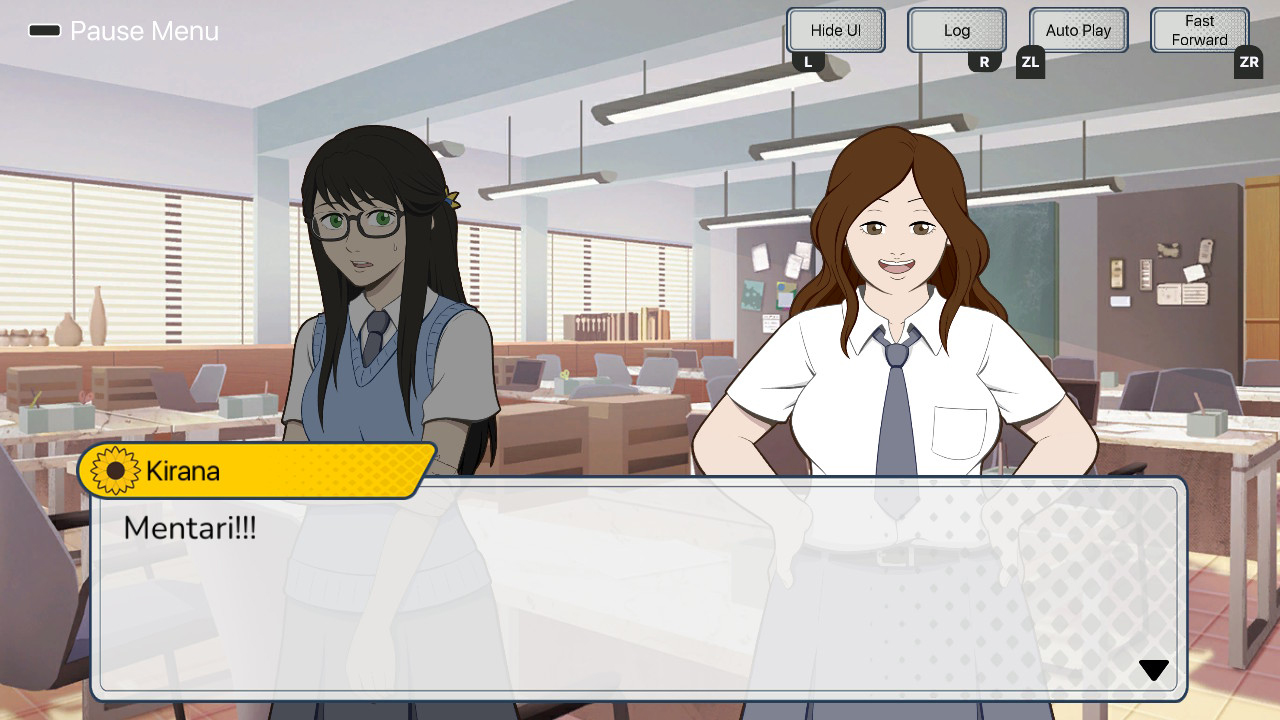Open the dialogue Log history

tap(957, 30)
